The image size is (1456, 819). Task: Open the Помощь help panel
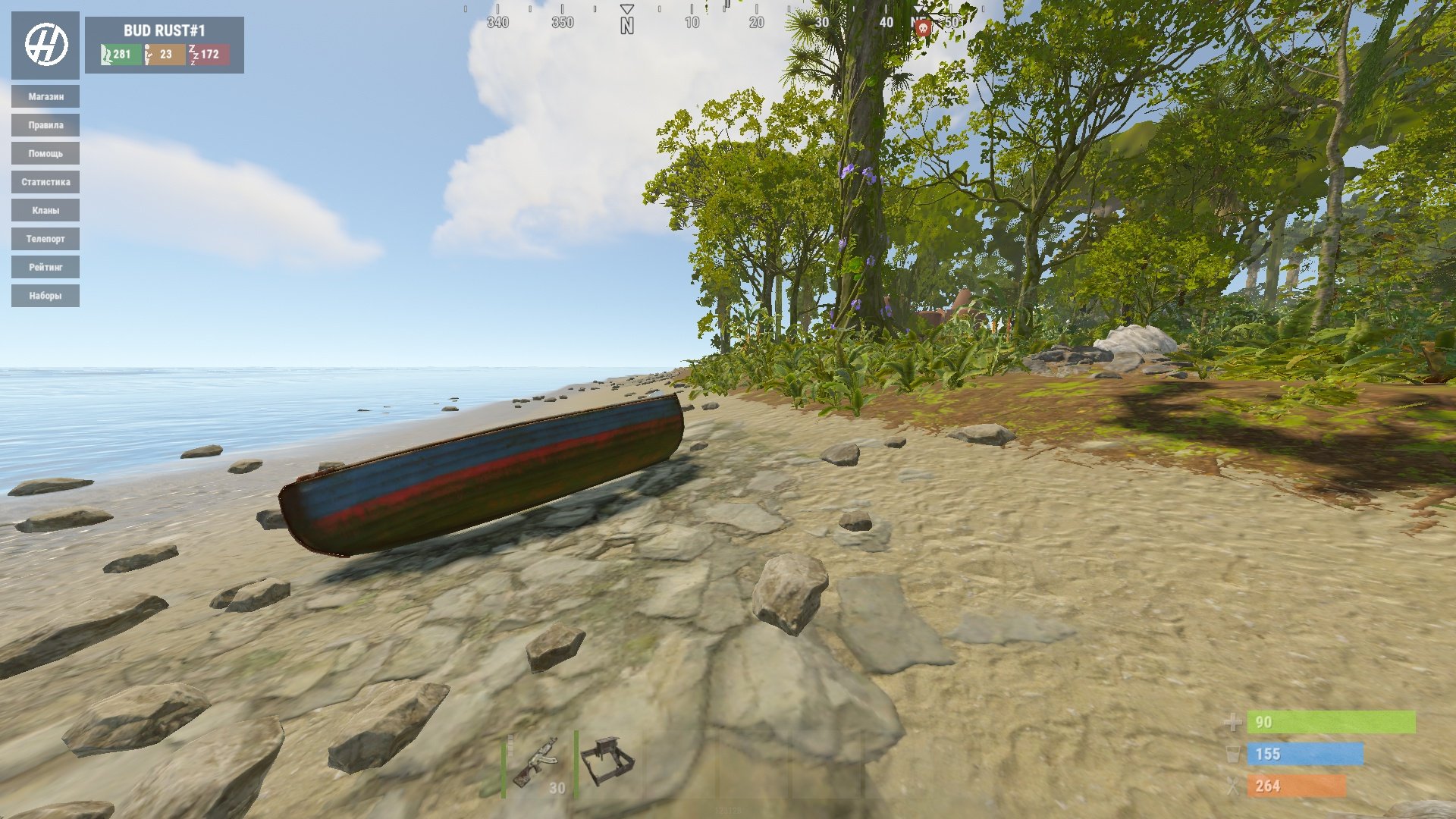[45, 153]
